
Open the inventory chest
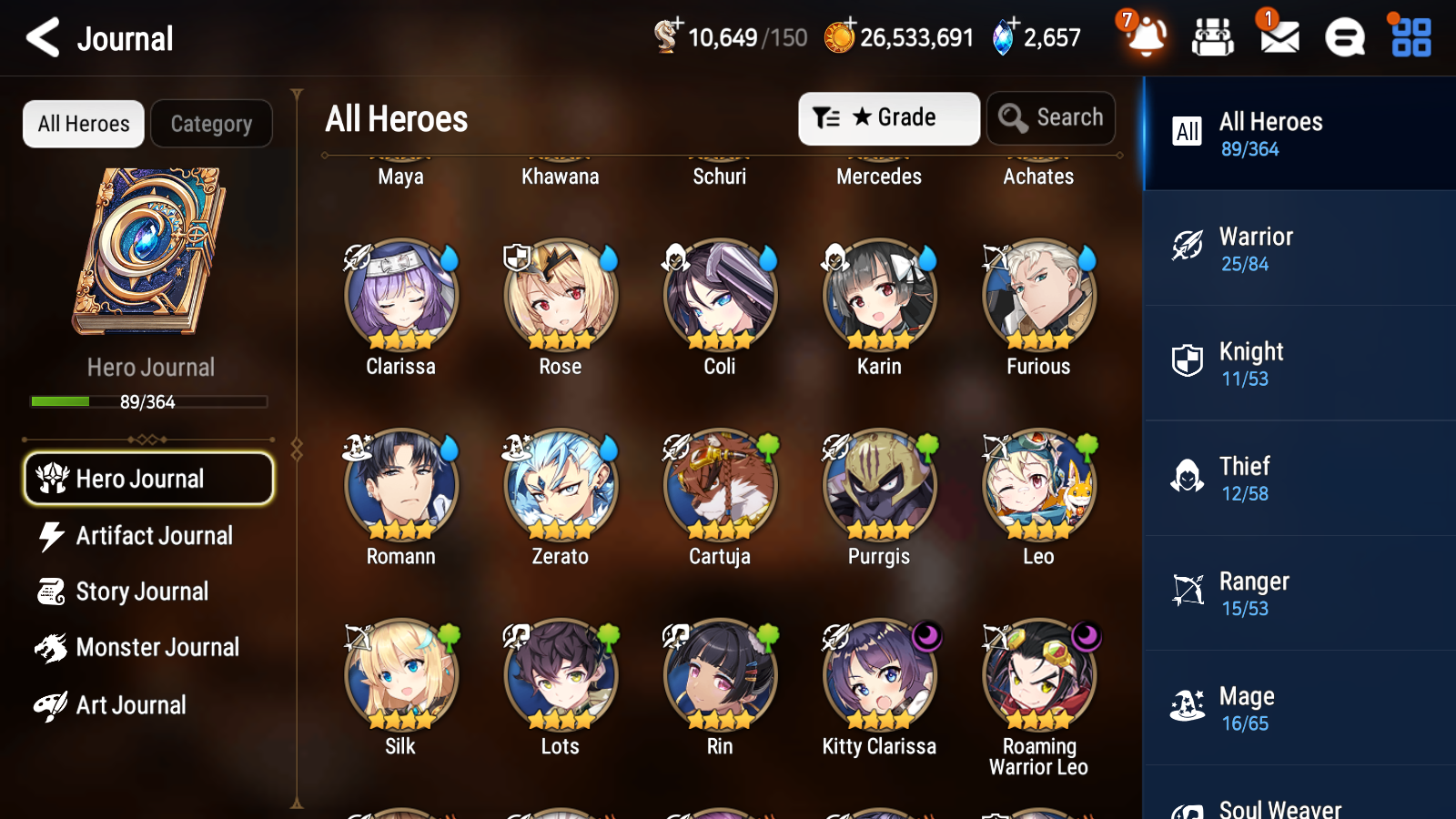point(1213,38)
